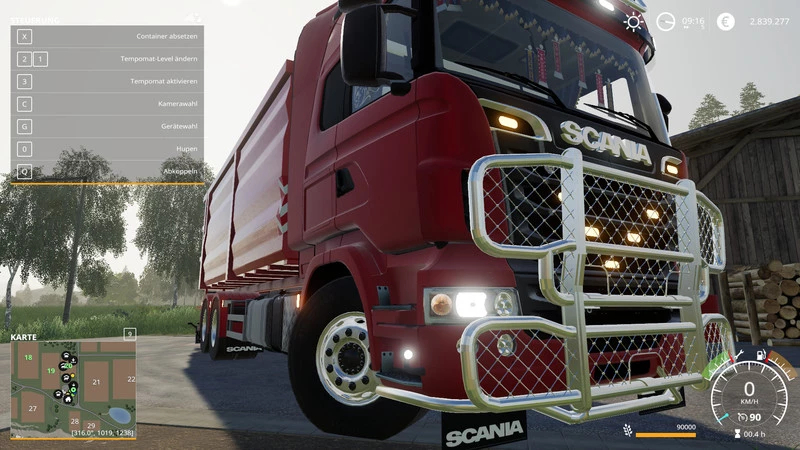
Task: Click the wheat fill type icon
Action: coord(628,431)
